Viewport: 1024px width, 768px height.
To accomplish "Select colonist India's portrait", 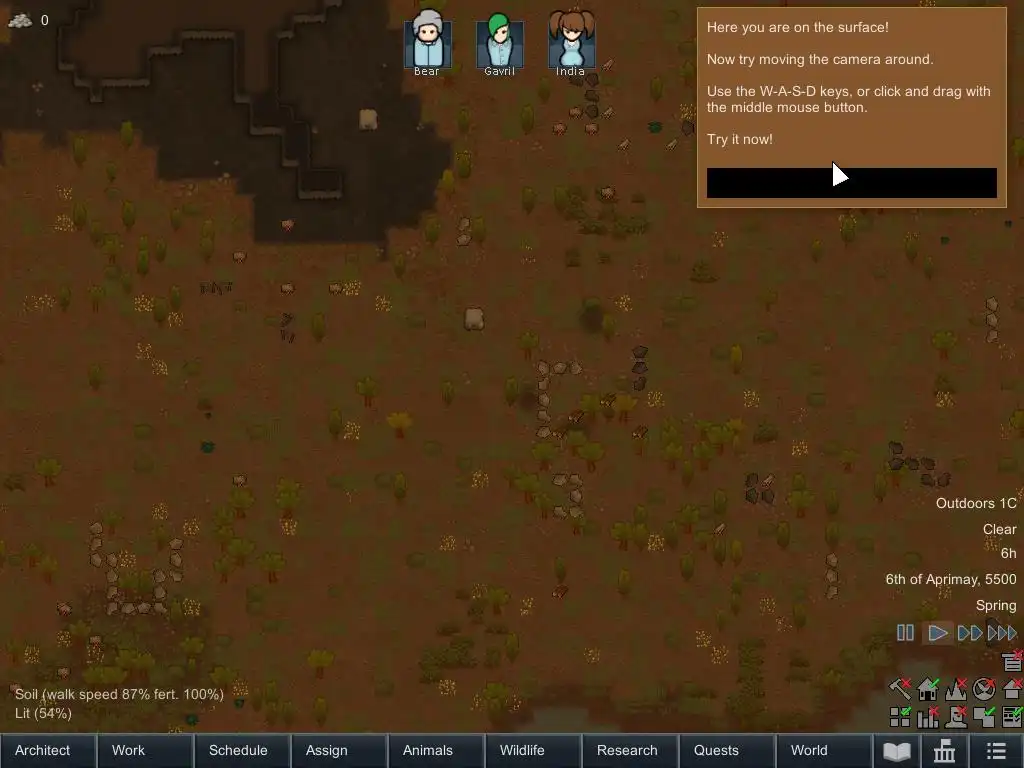I will tap(571, 42).
